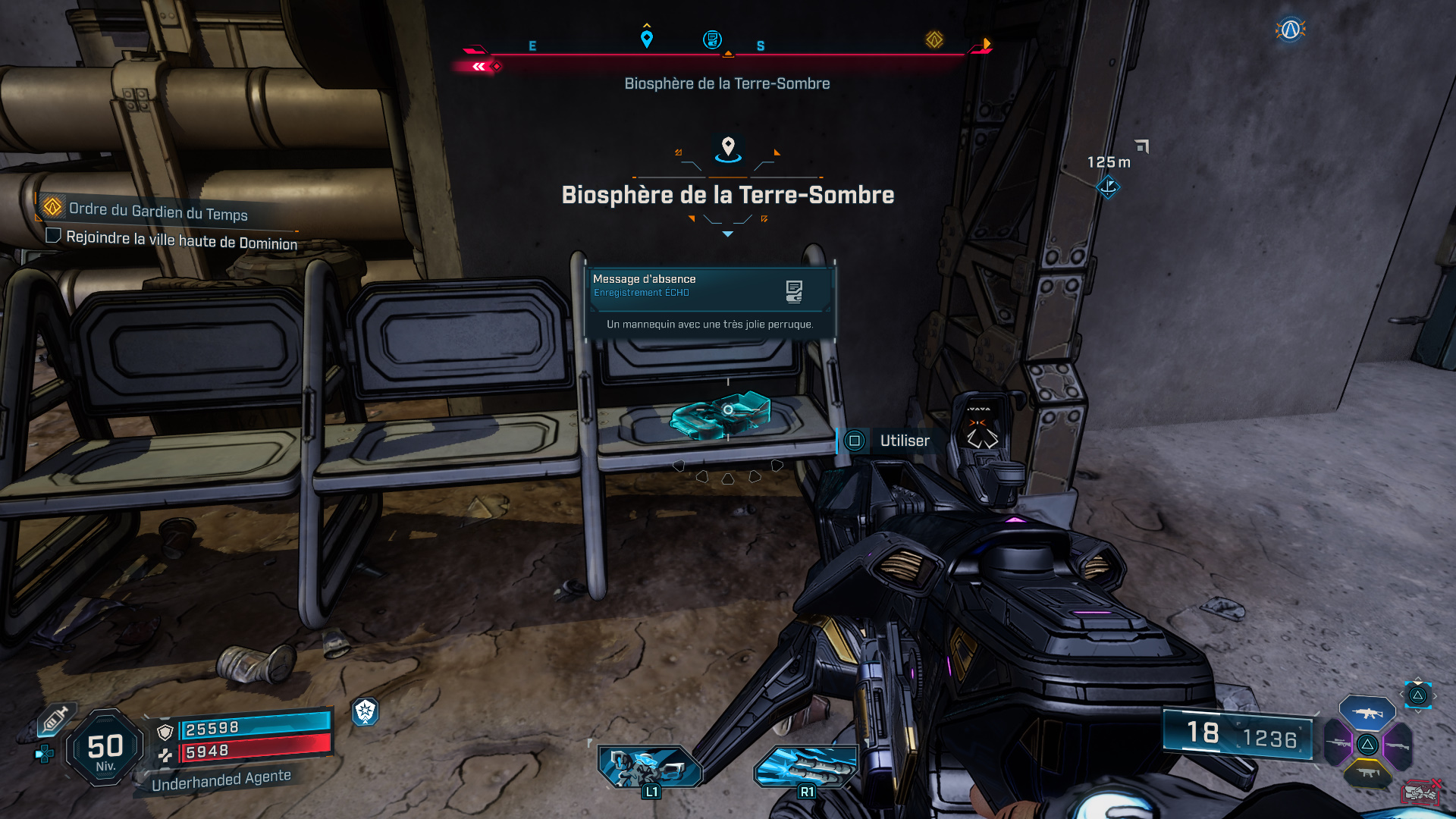Toggle the triangle weapon-swap button

tap(1417, 695)
